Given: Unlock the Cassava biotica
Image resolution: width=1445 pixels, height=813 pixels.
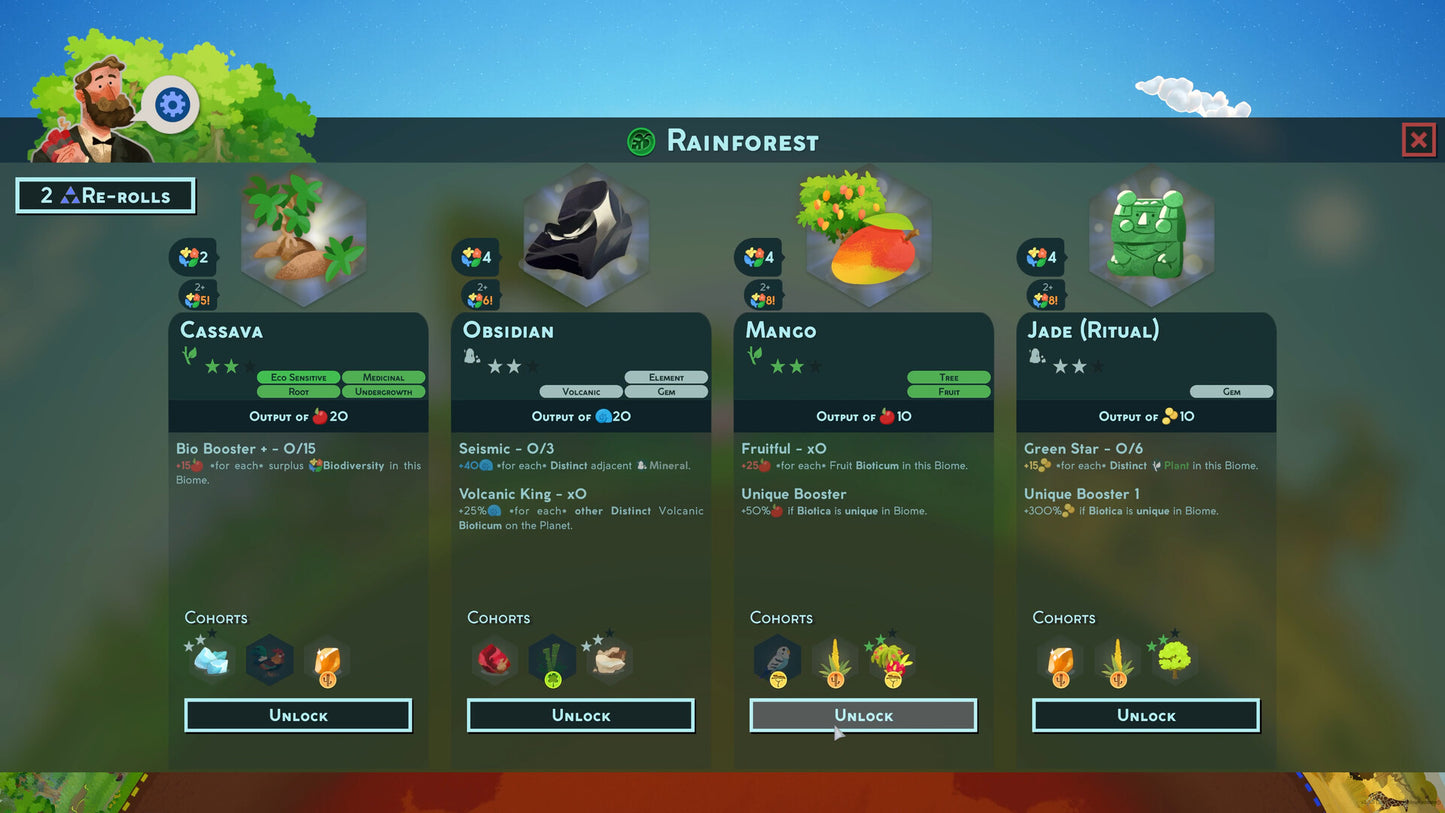Looking at the screenshot, I should [298, 715].
